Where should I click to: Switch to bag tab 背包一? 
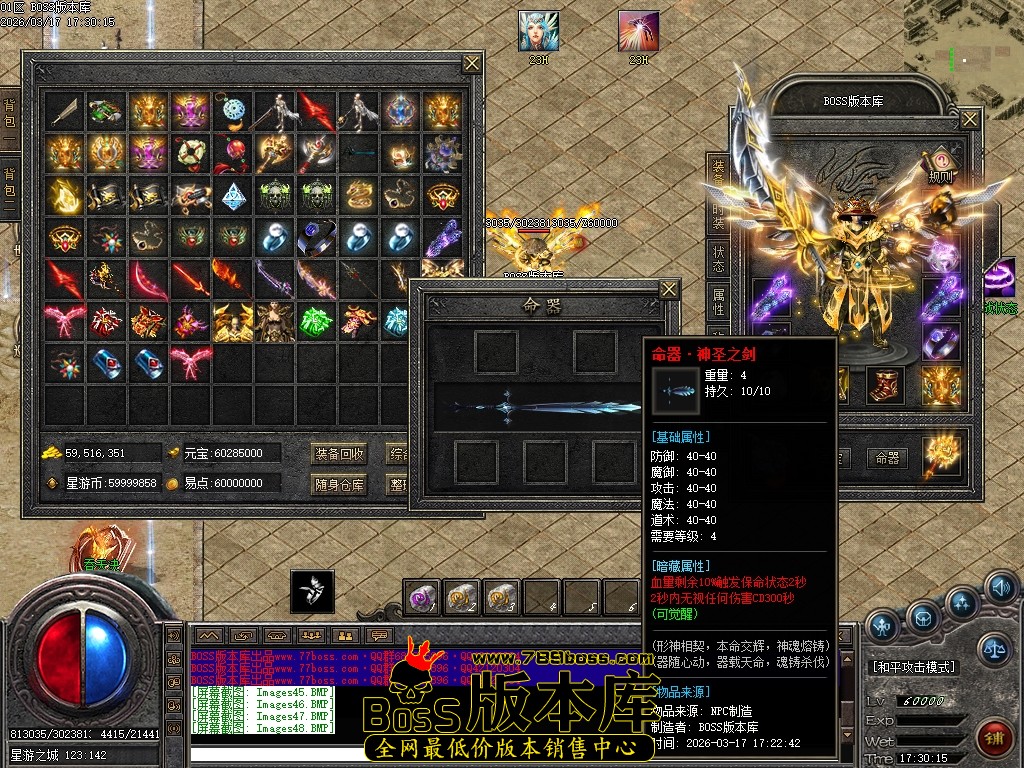click(10, 118)
